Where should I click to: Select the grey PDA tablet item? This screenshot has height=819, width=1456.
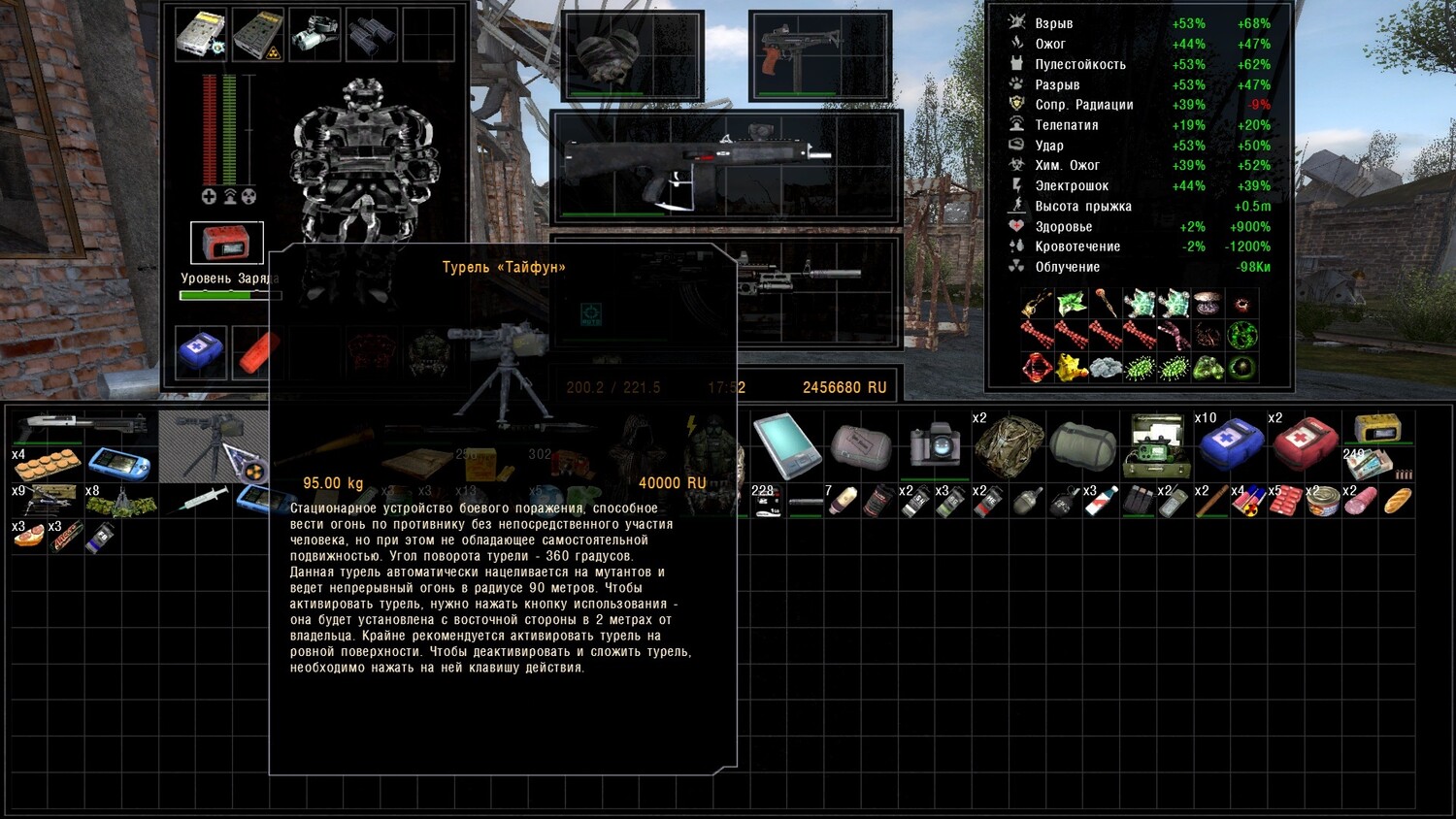point(785,445)
